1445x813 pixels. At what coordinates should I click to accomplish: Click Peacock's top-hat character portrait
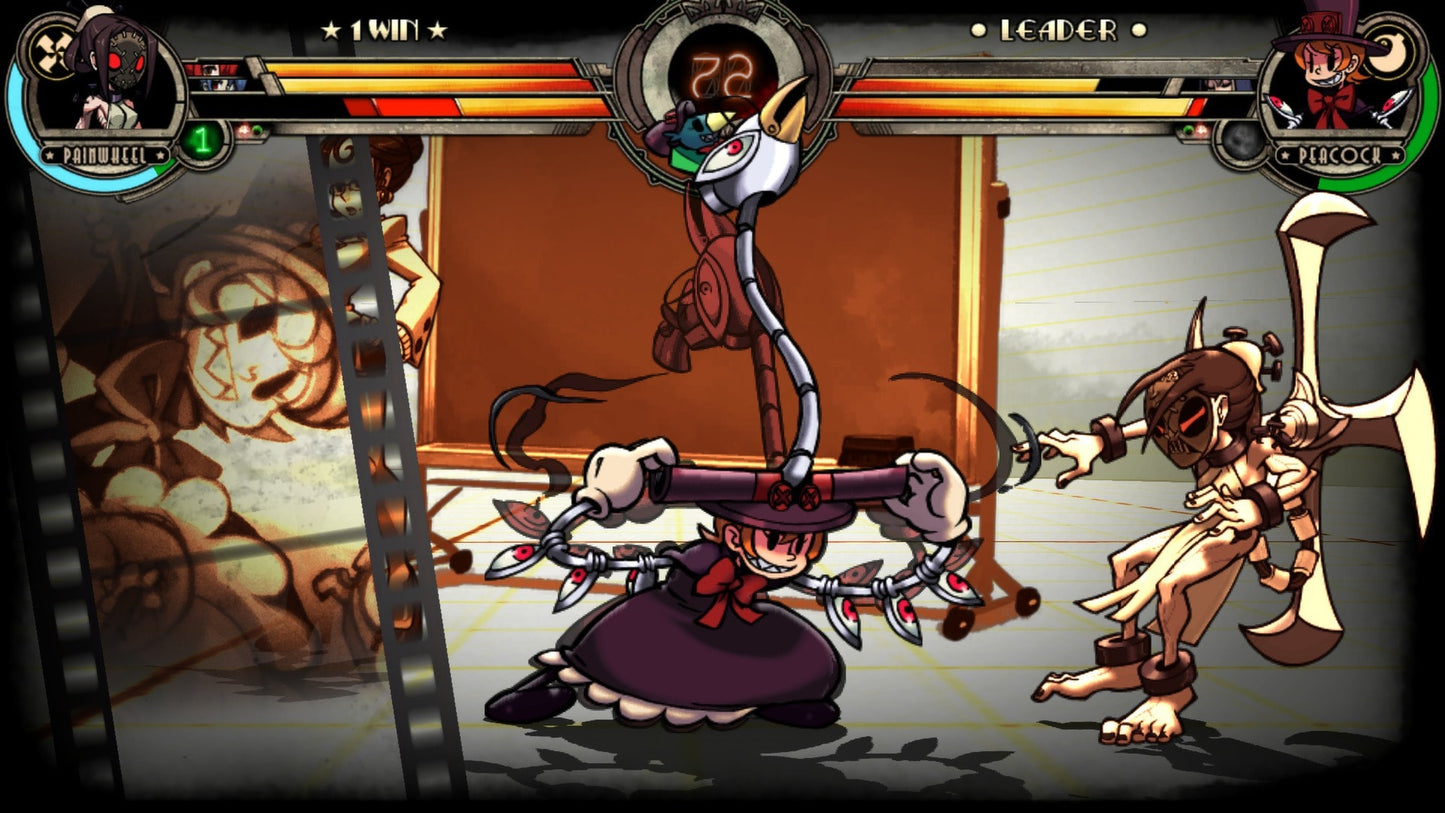click(1327, 67)
